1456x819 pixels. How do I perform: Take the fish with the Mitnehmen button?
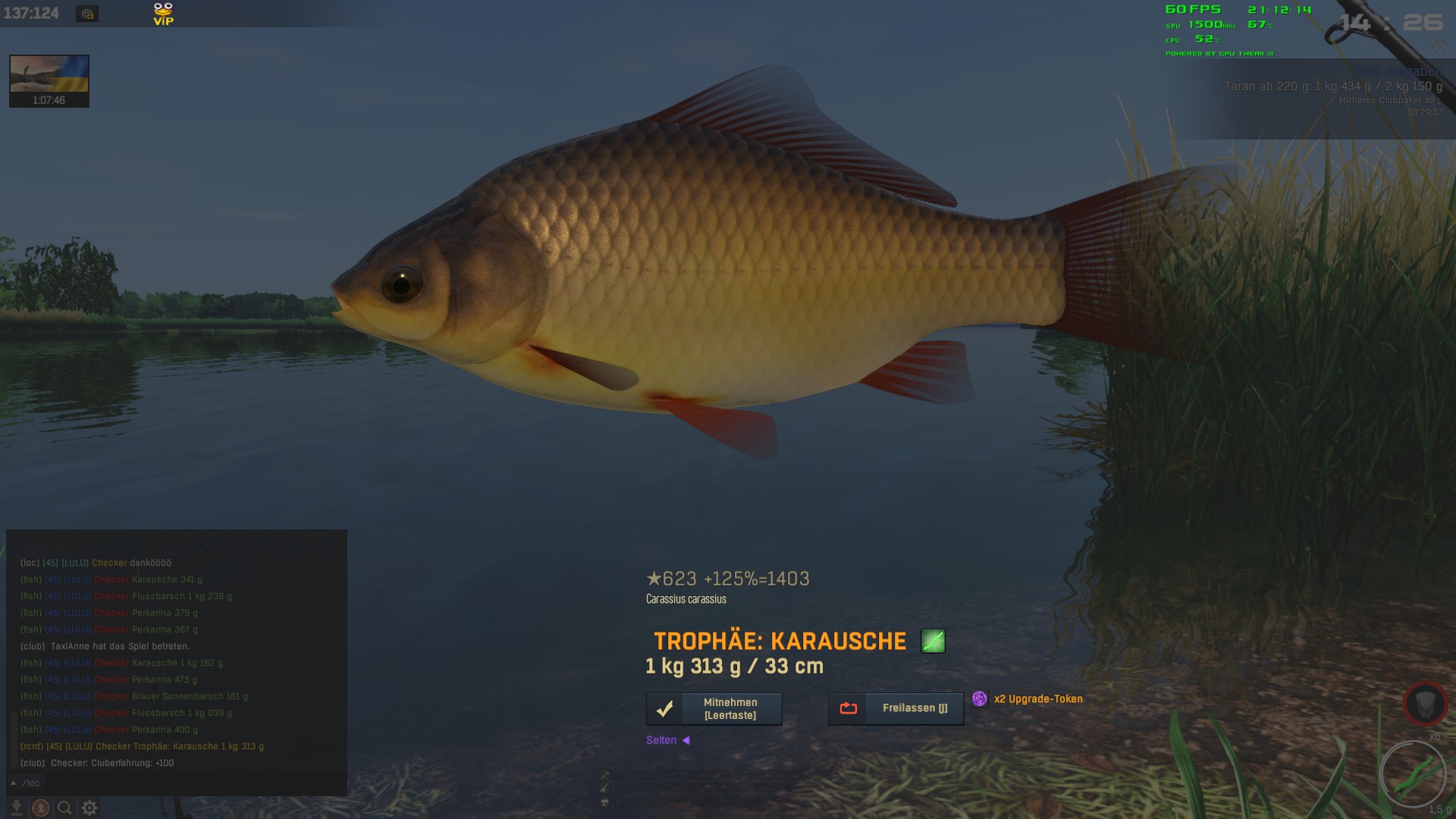tap(714, 708)
